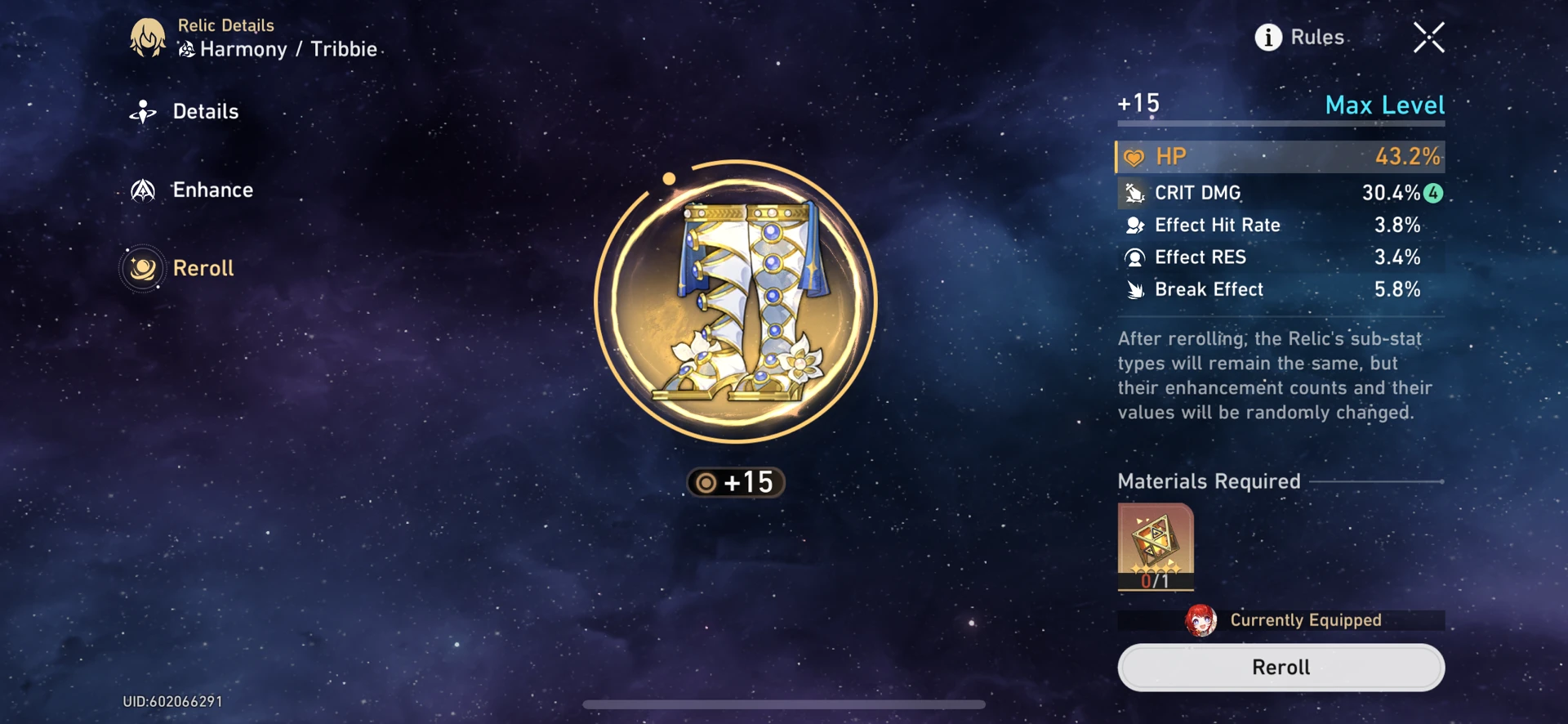This screenshot has height=724, width=1568.
Task: Click the CRIT DMG stat icon
Action: (x=1134, y=193)
